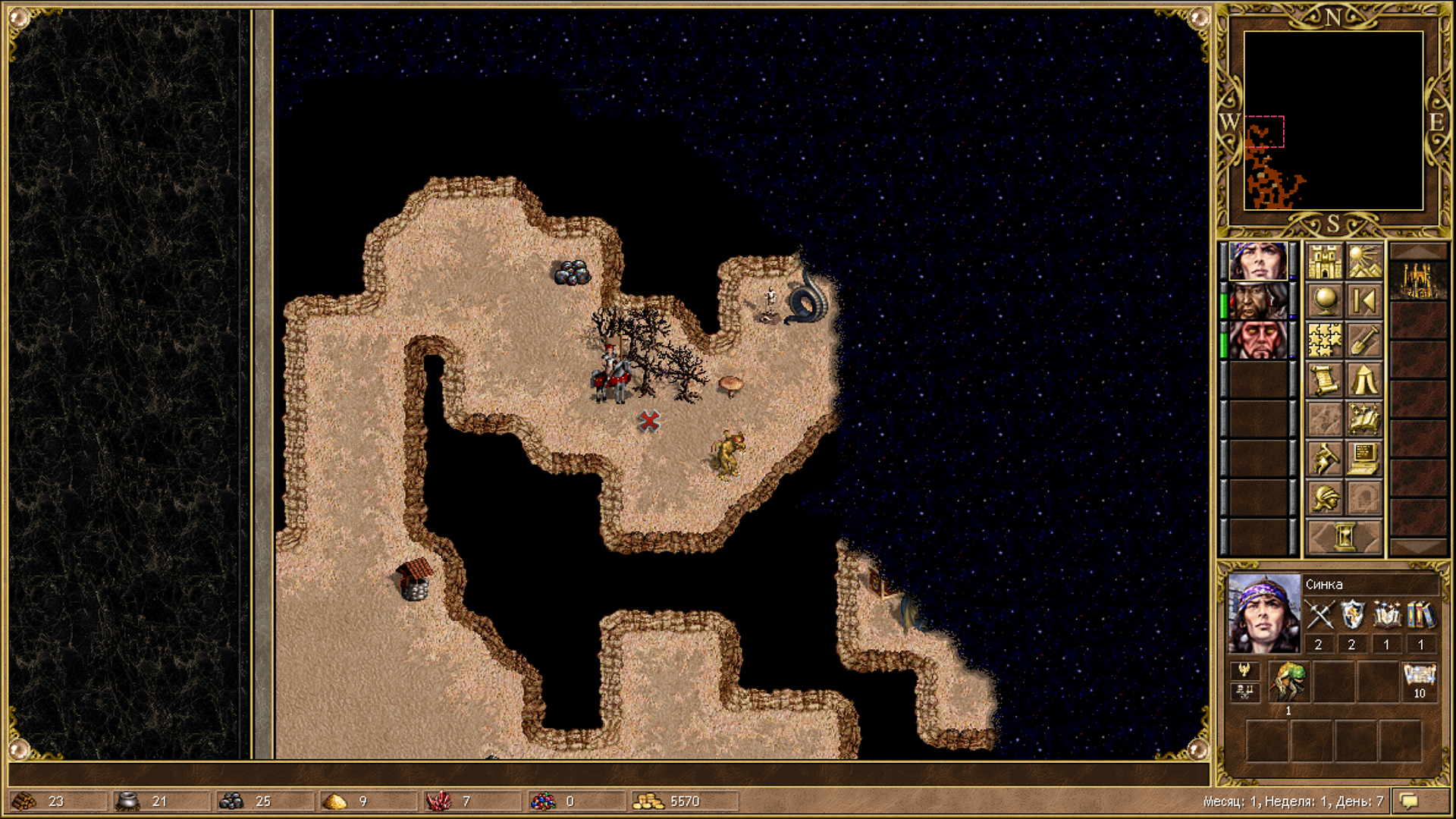Click the minimap to move the view
Viewport: 1456px width, 819px height.
click(1333, 121)
